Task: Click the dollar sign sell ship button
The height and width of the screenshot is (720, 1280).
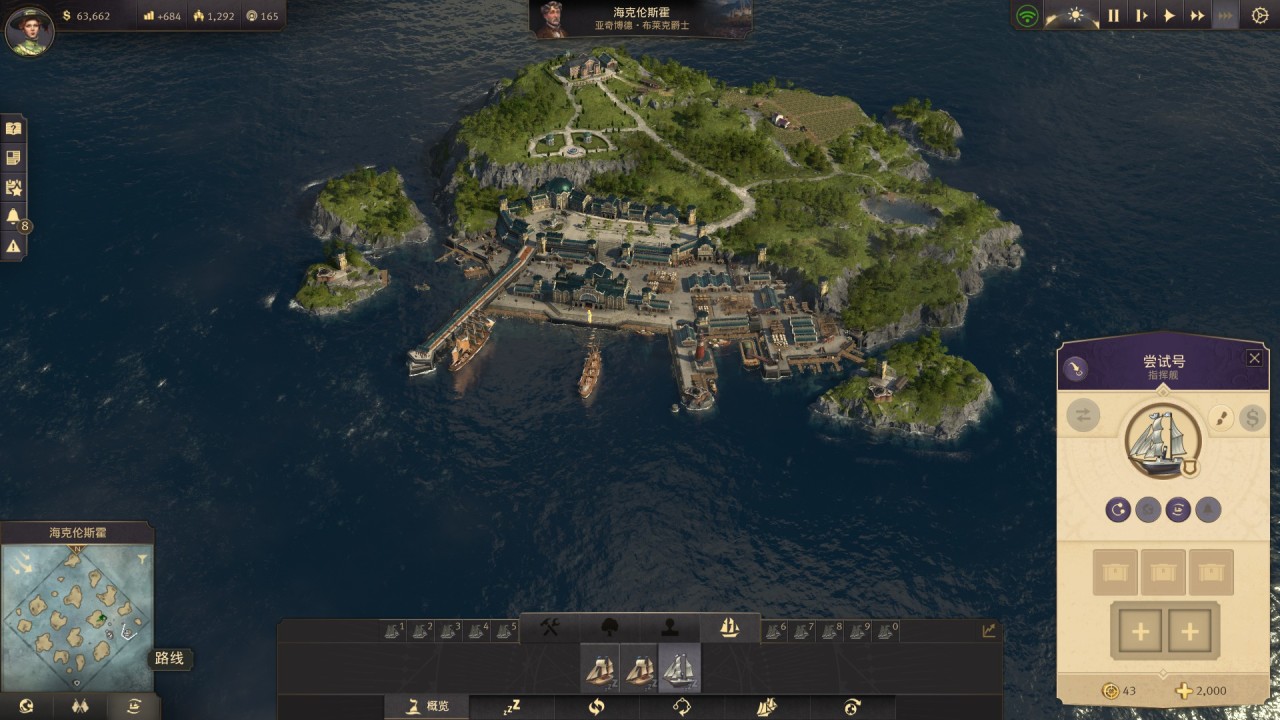Action: (1252, 417)
